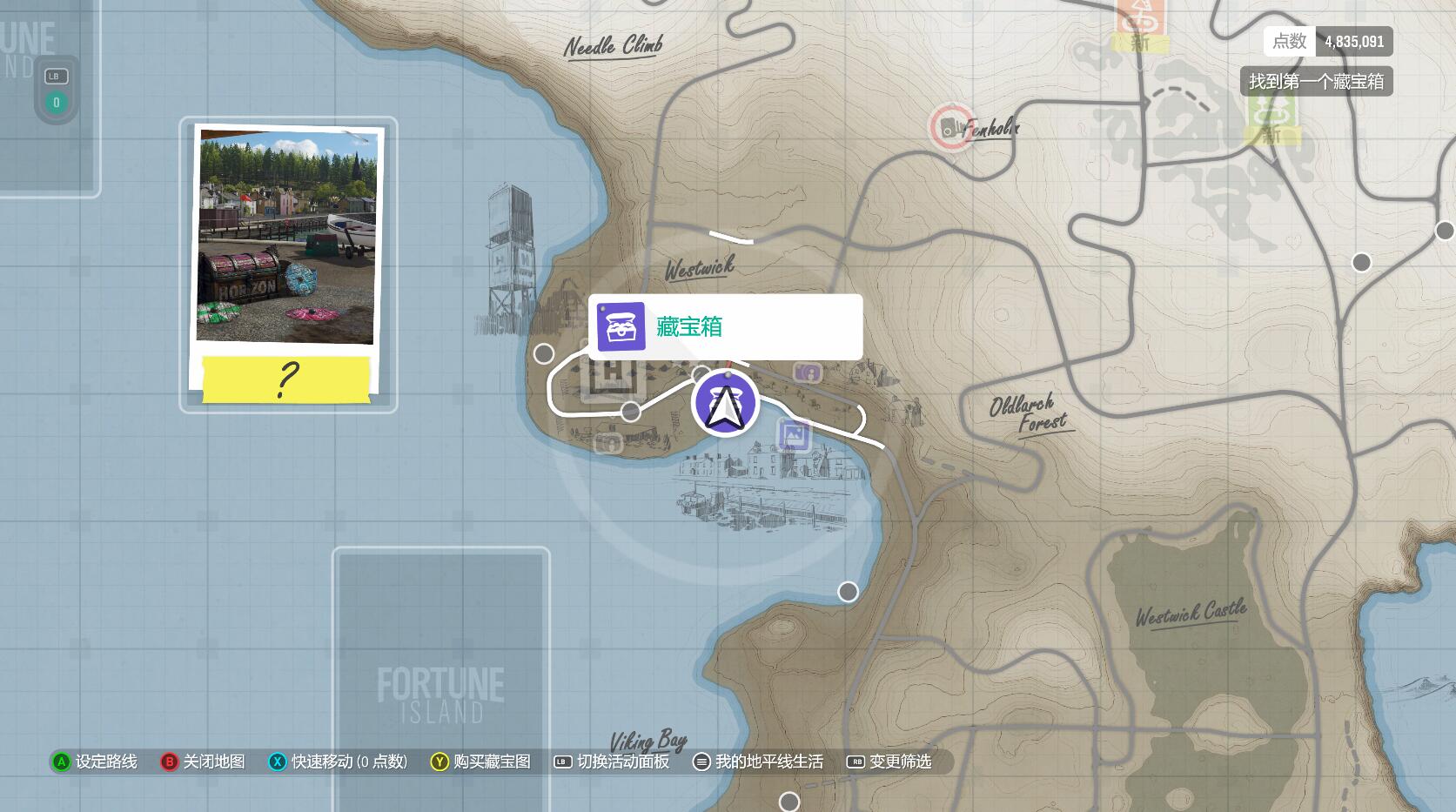
Task: Select the purple landscape photo marker
Action: point(794,433)
